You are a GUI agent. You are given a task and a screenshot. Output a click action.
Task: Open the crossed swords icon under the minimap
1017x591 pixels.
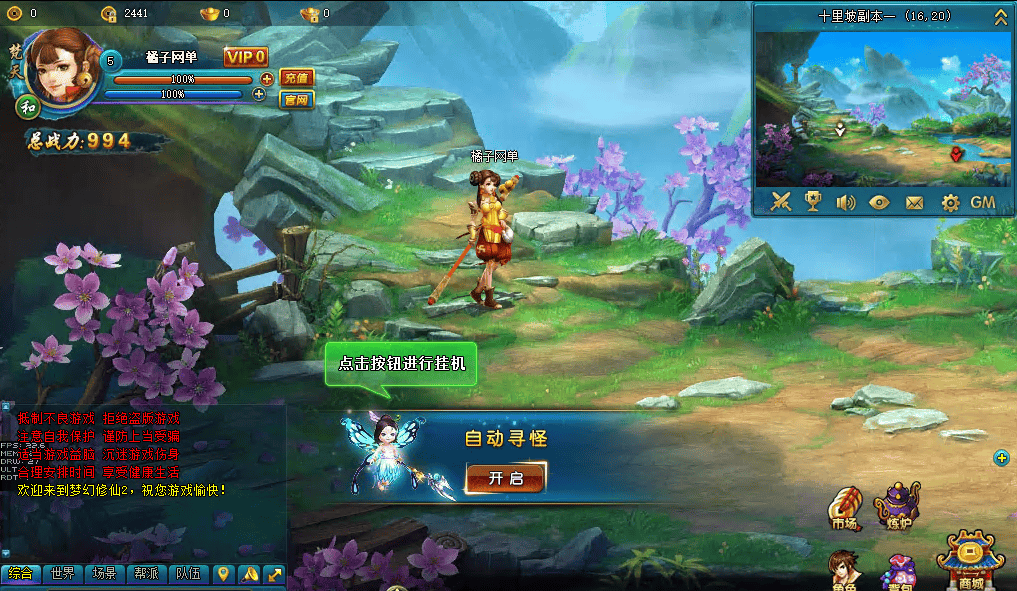pos(781,202)
